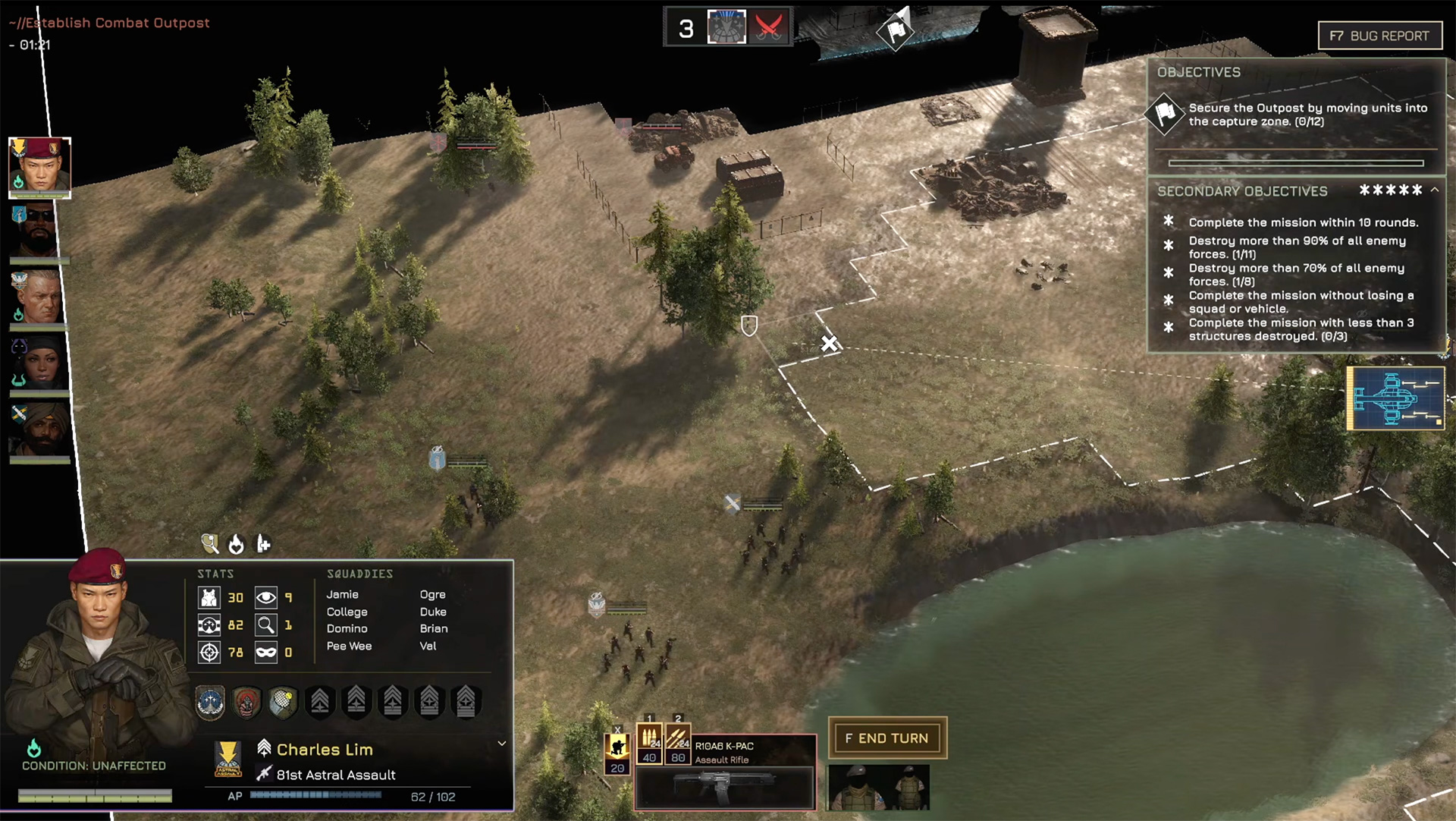The height and width of the screenshot is (821, 1456).
Task: Click the blue star emblem badge
Action: 210,702
